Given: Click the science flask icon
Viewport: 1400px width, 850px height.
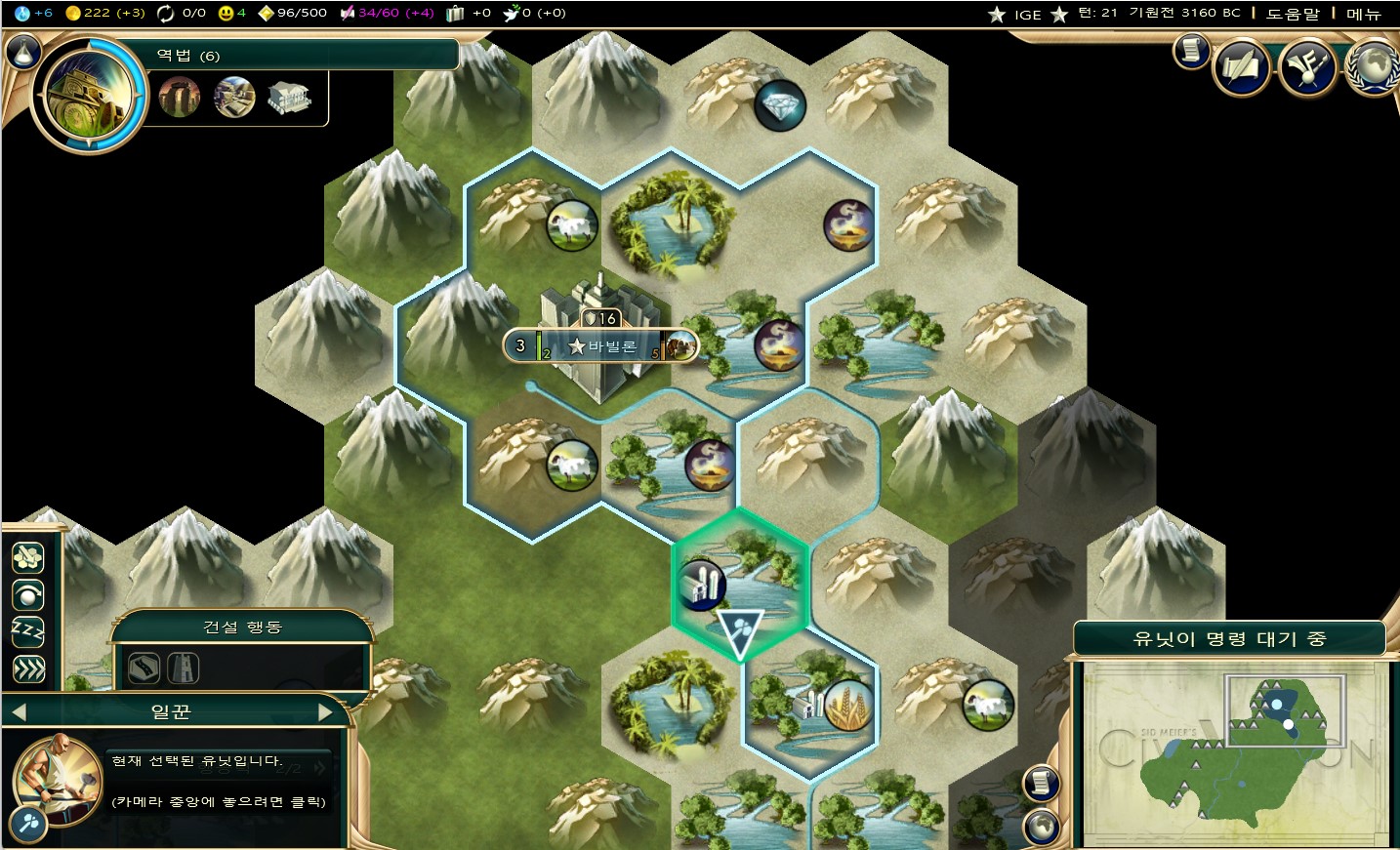Looking at the screenshot, I should tap(21, 13).
